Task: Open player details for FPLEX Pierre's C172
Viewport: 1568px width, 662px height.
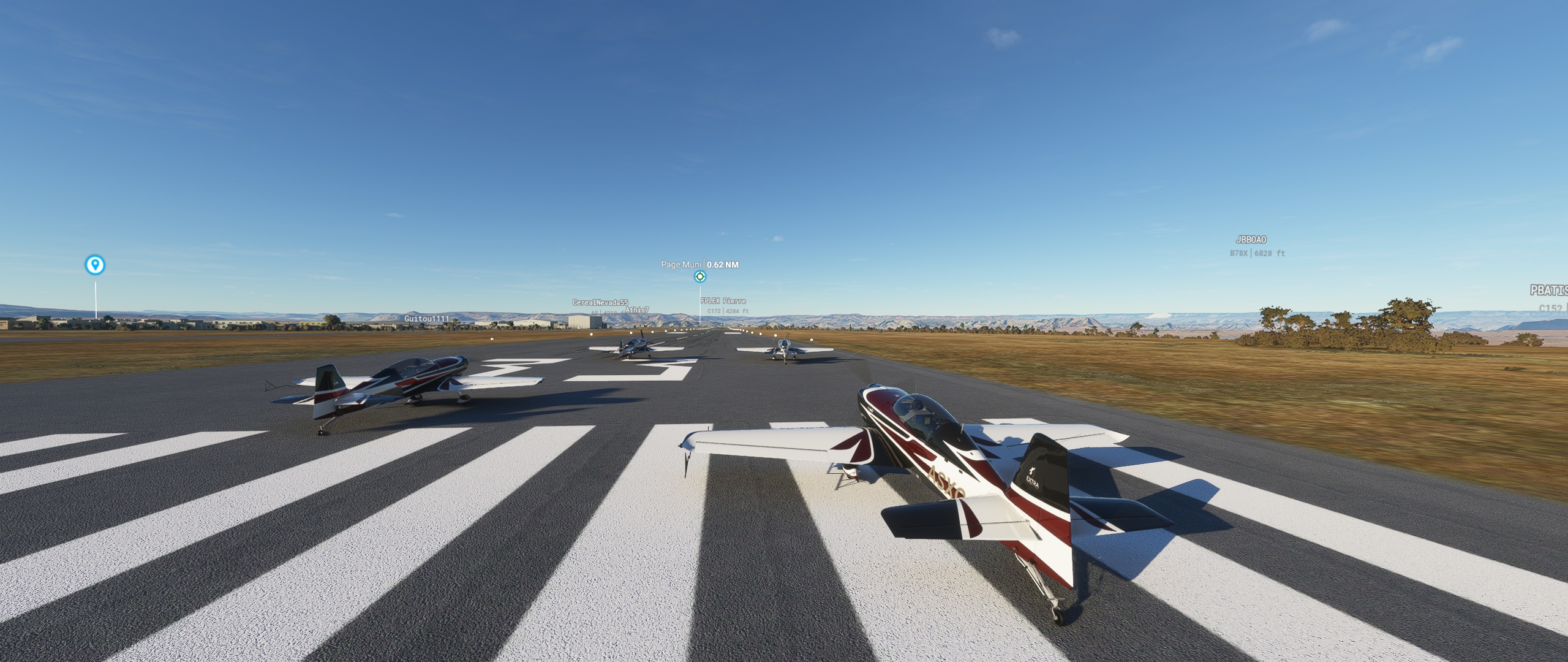Action: 723,301
